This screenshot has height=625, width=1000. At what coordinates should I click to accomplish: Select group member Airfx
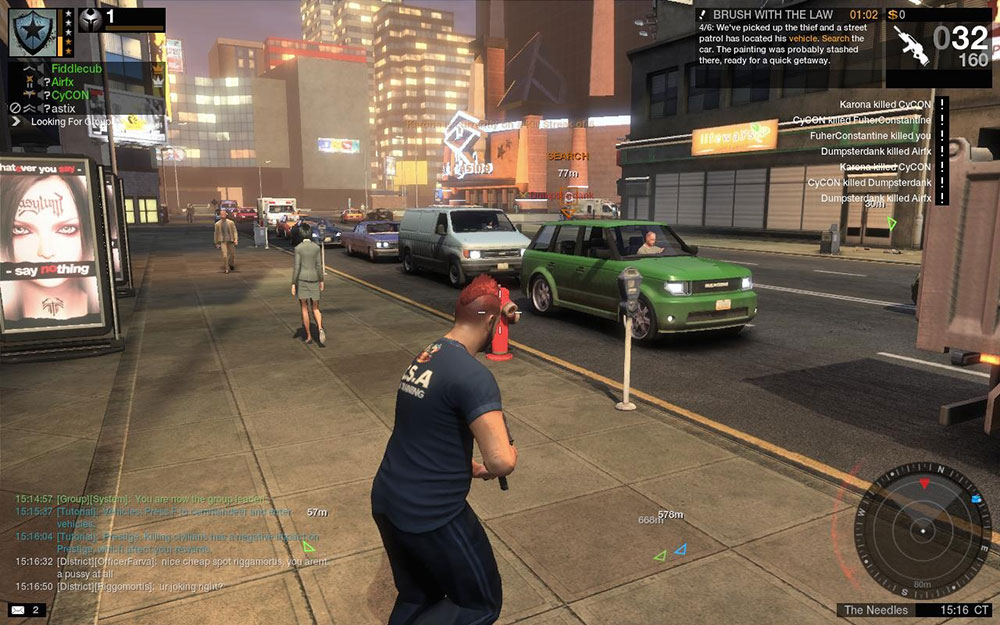pyautogui.click(x=63, y=82)
